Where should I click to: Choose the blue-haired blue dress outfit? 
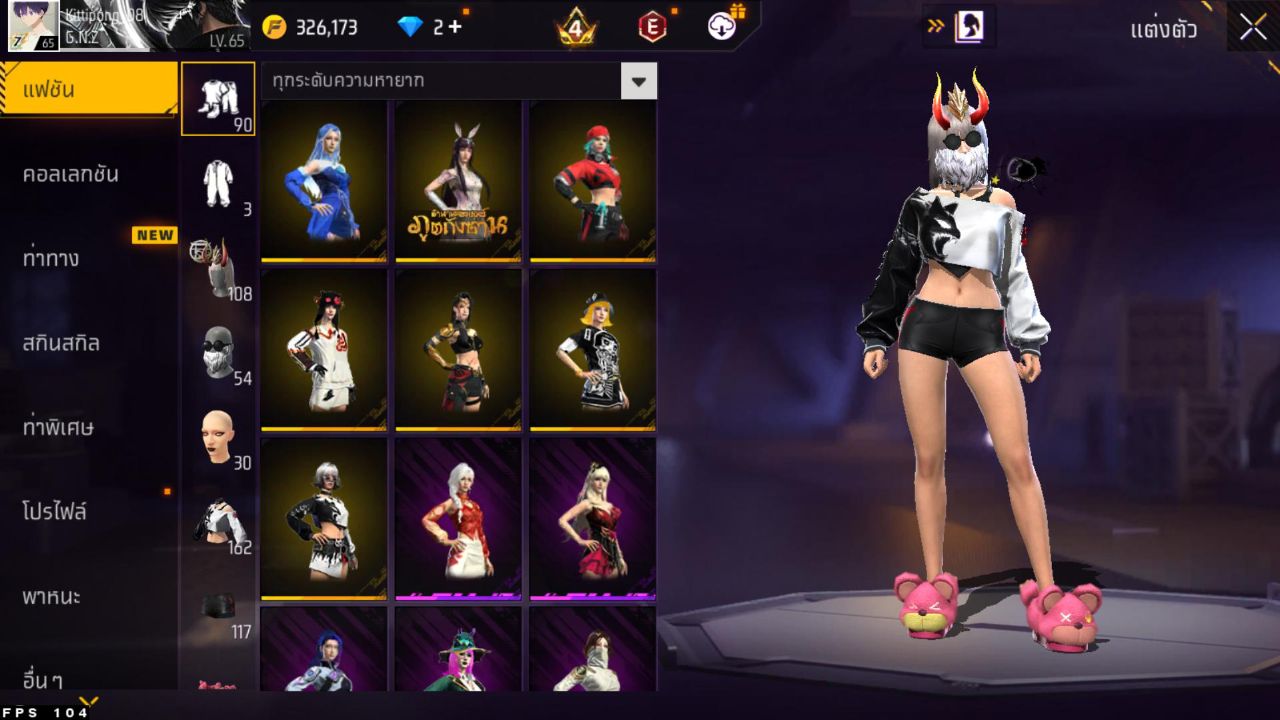323,181
